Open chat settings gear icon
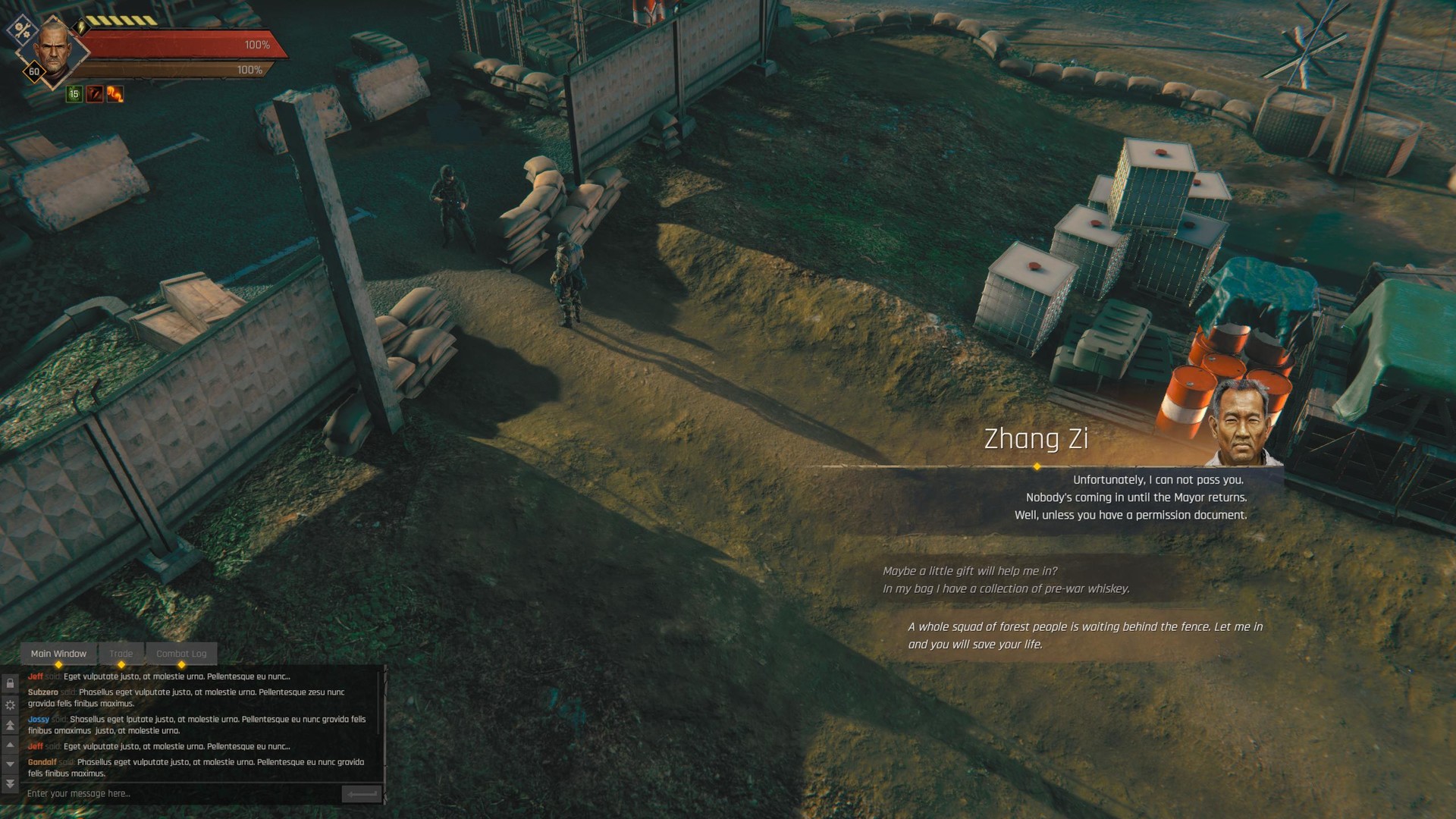This screenshot has height=819, width=1456. point(10,705)
